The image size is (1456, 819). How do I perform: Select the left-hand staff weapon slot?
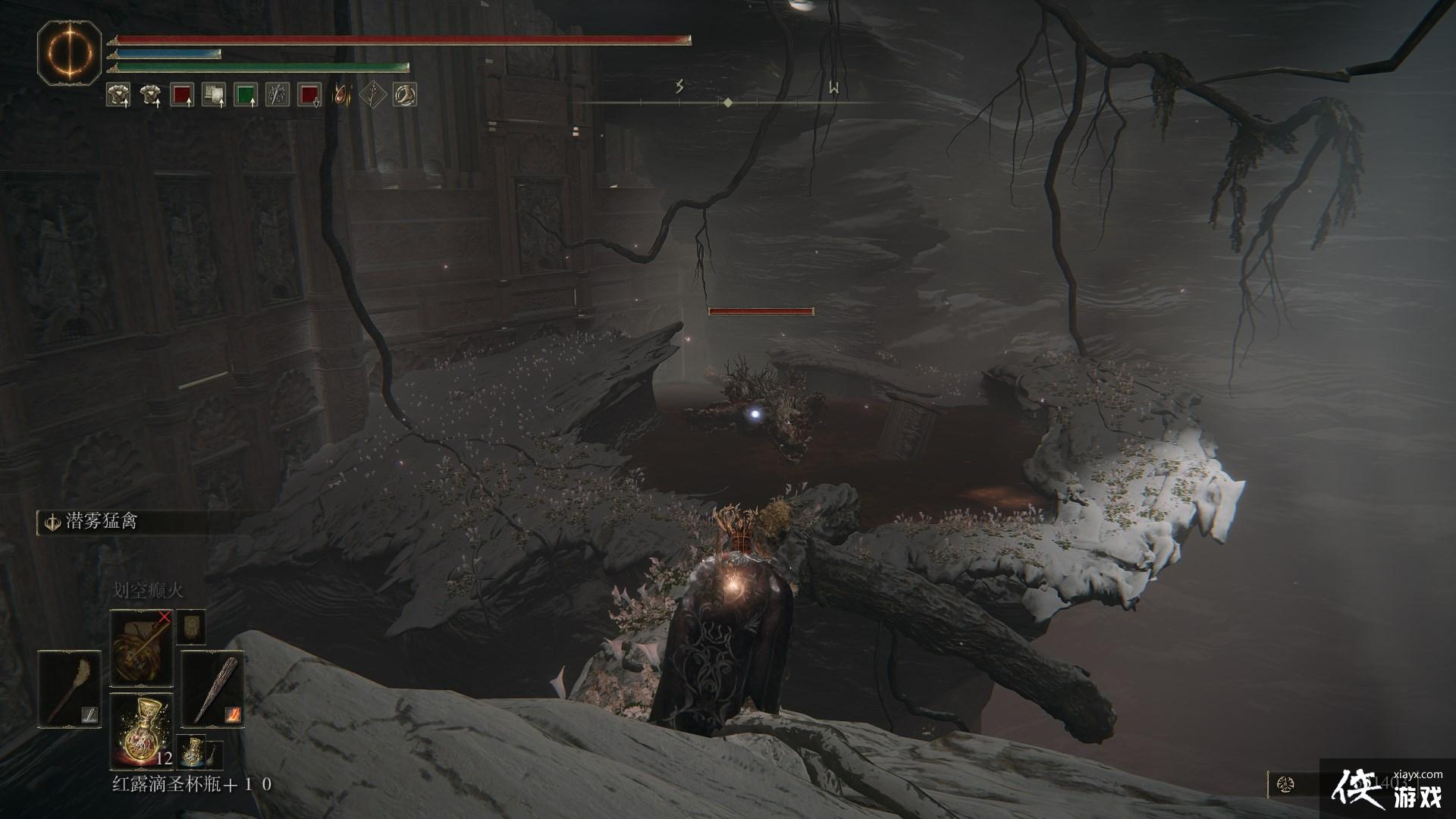69,689
